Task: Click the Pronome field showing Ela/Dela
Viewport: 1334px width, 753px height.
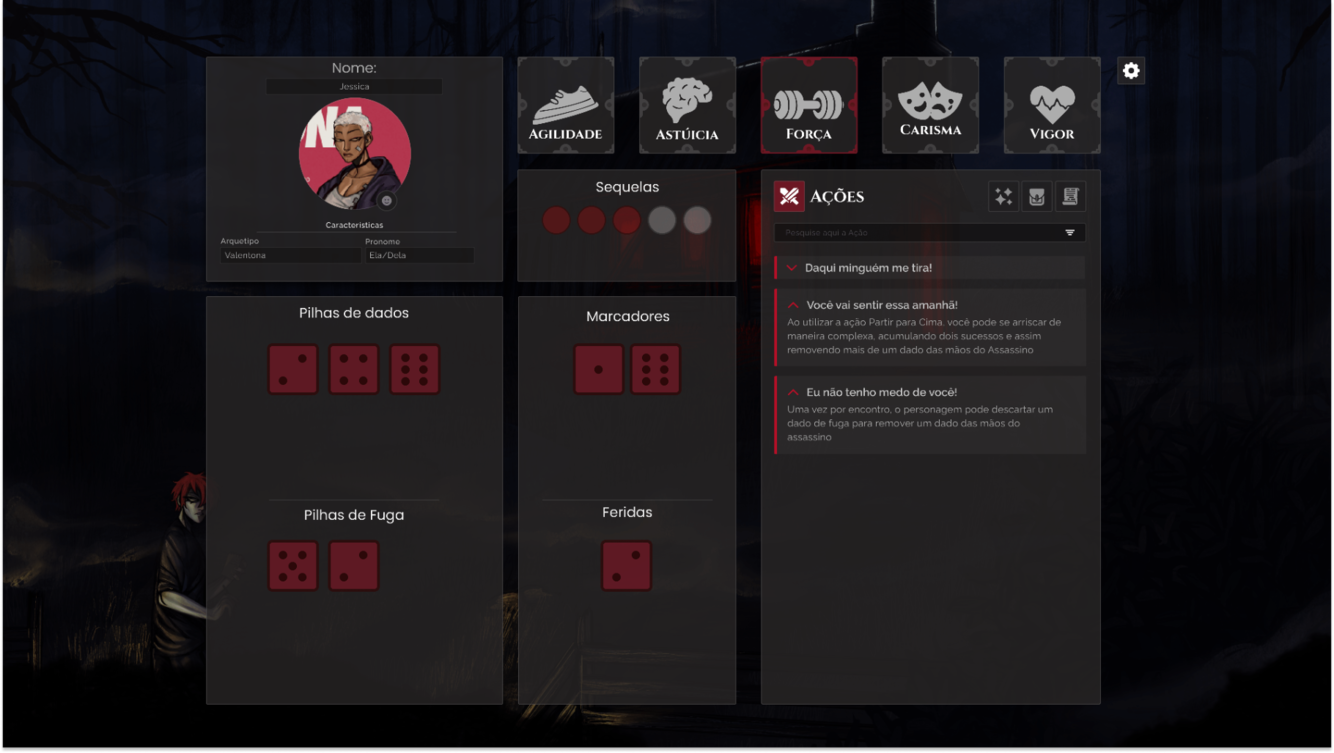Action: pos(419,255)
